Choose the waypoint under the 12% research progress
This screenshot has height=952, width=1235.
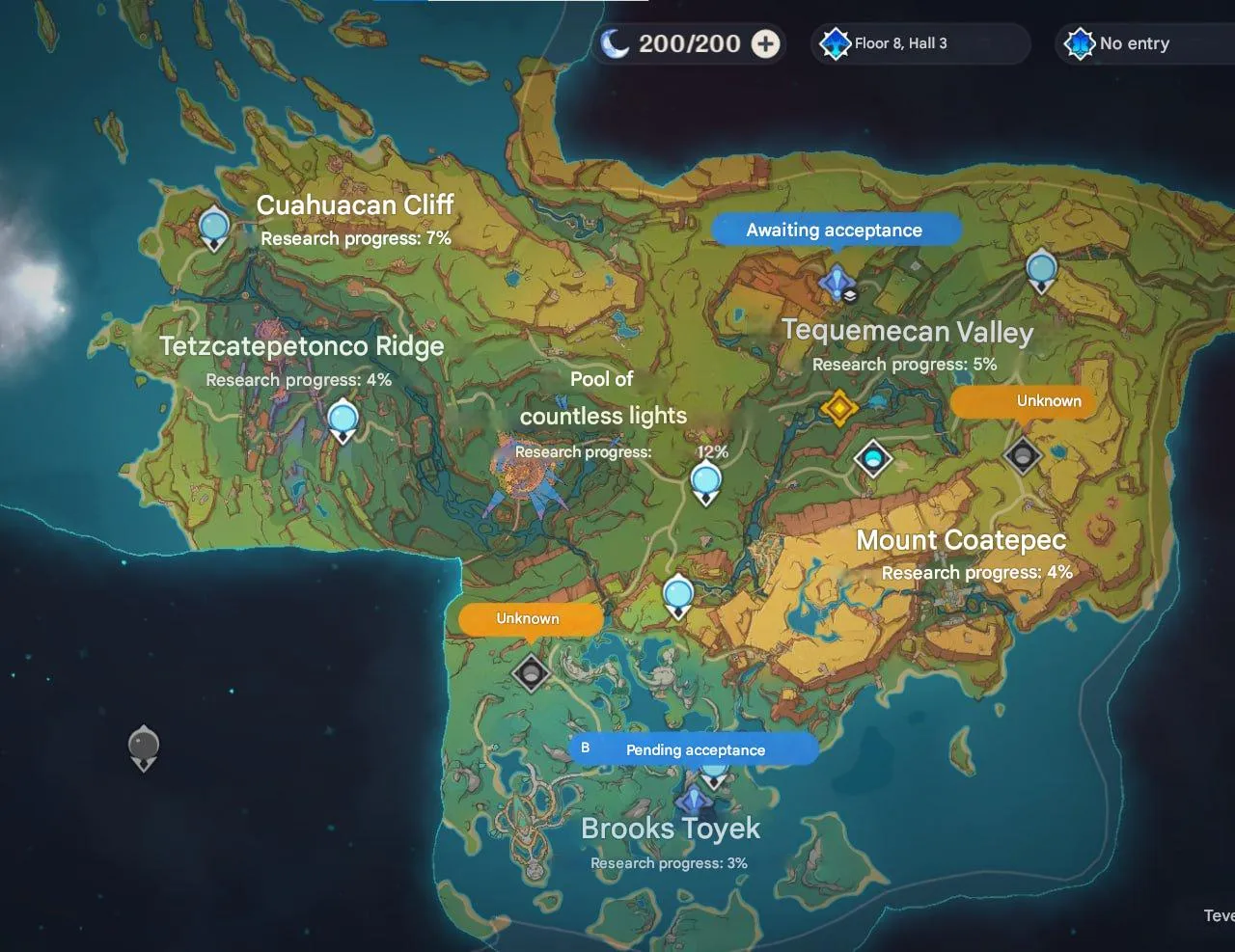pyautogui.click(x=706, y=480)
